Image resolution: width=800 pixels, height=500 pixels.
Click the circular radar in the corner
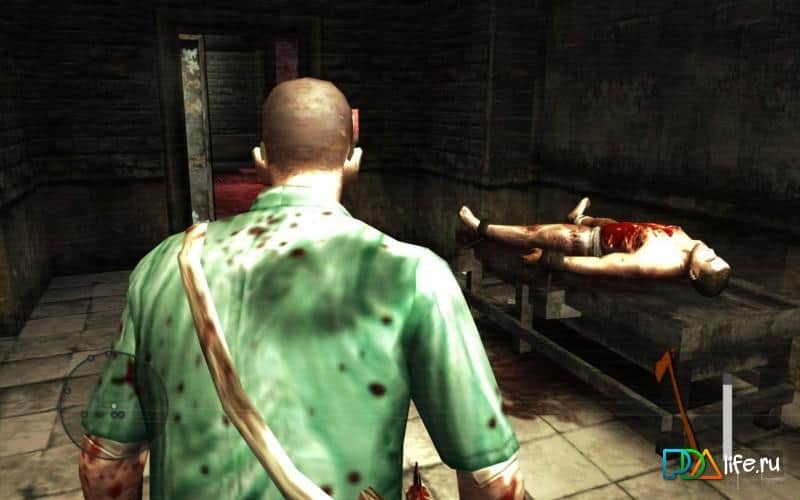[x=112, y=404]
